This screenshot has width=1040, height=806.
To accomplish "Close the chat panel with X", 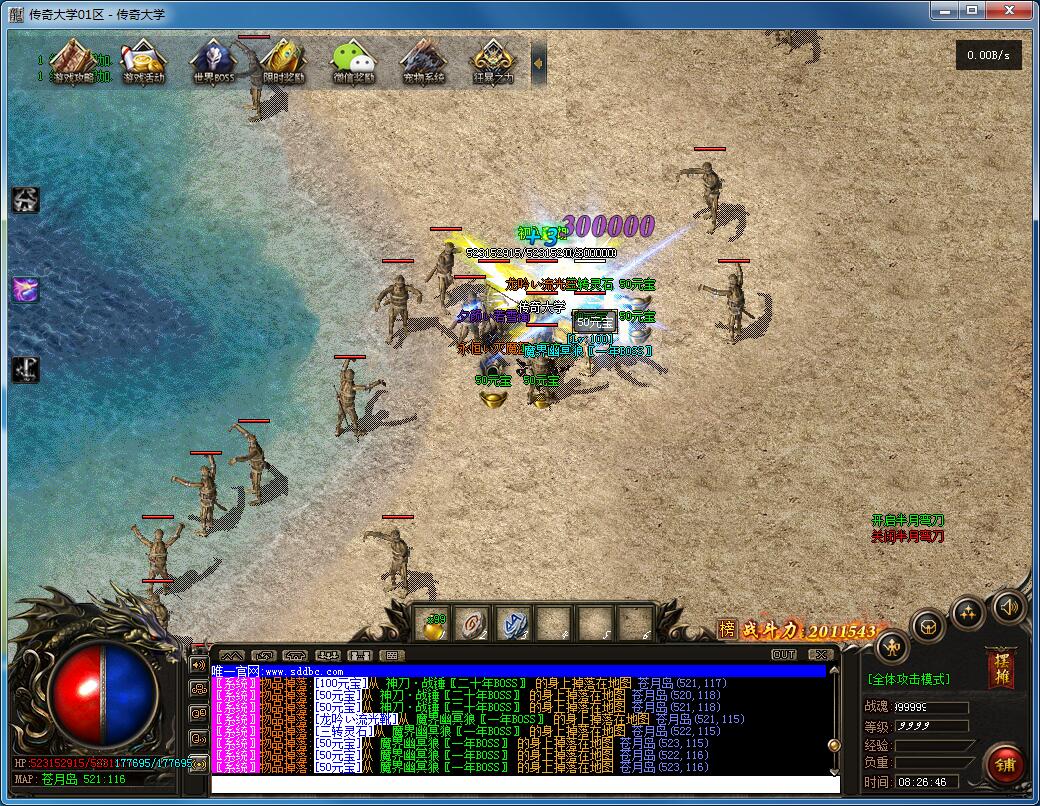I will (821, 655).
